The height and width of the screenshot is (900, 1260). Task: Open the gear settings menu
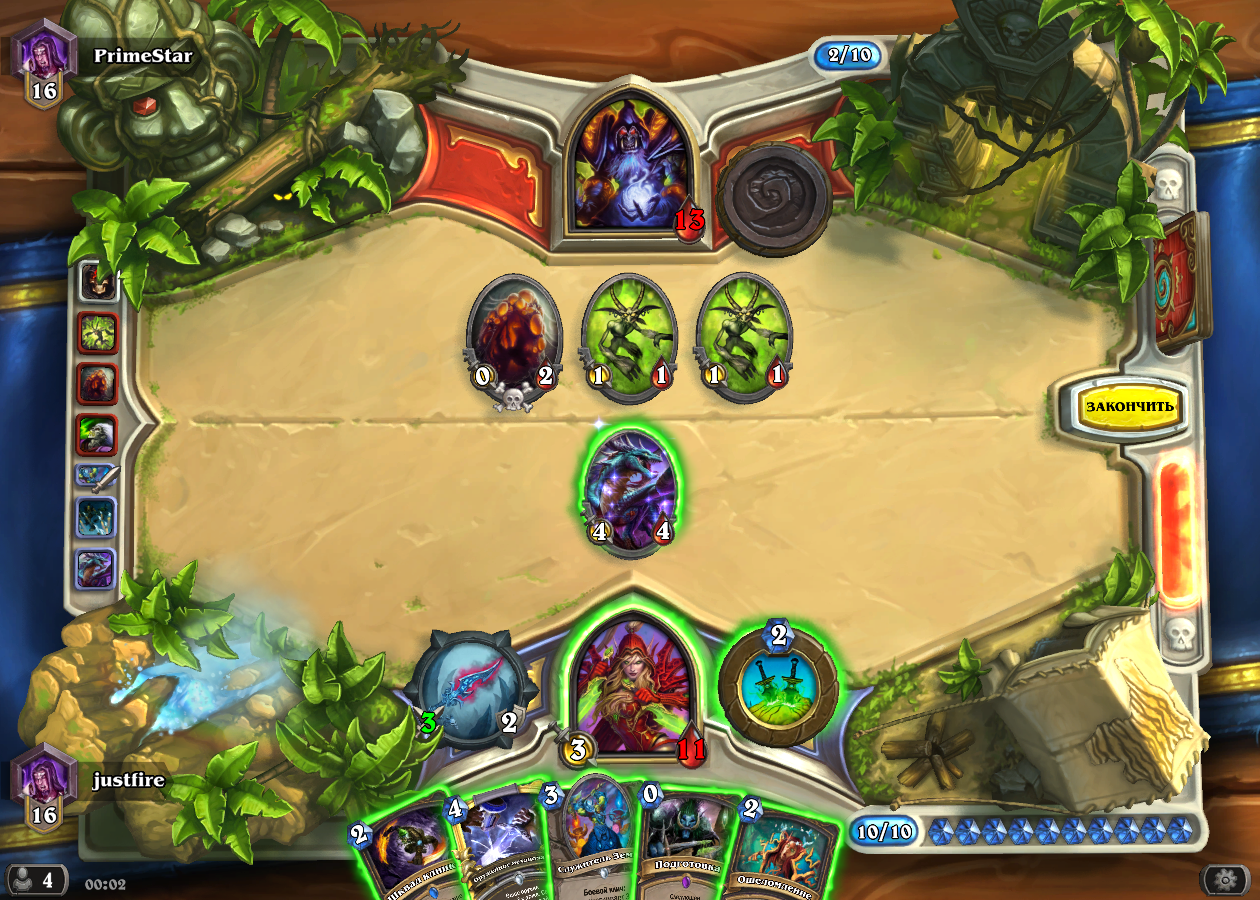1224,880
